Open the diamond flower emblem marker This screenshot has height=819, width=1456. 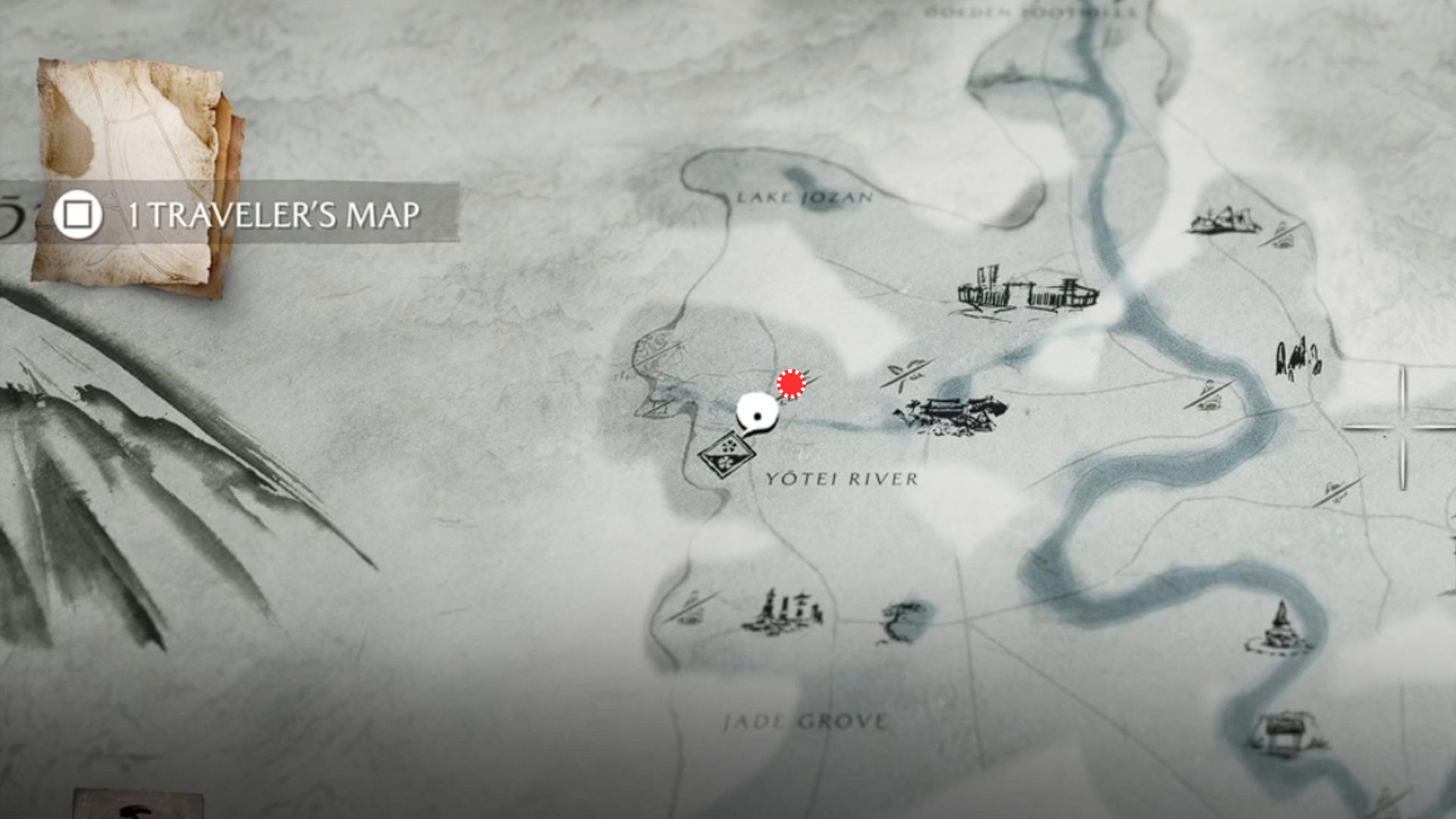pos(726,453)
